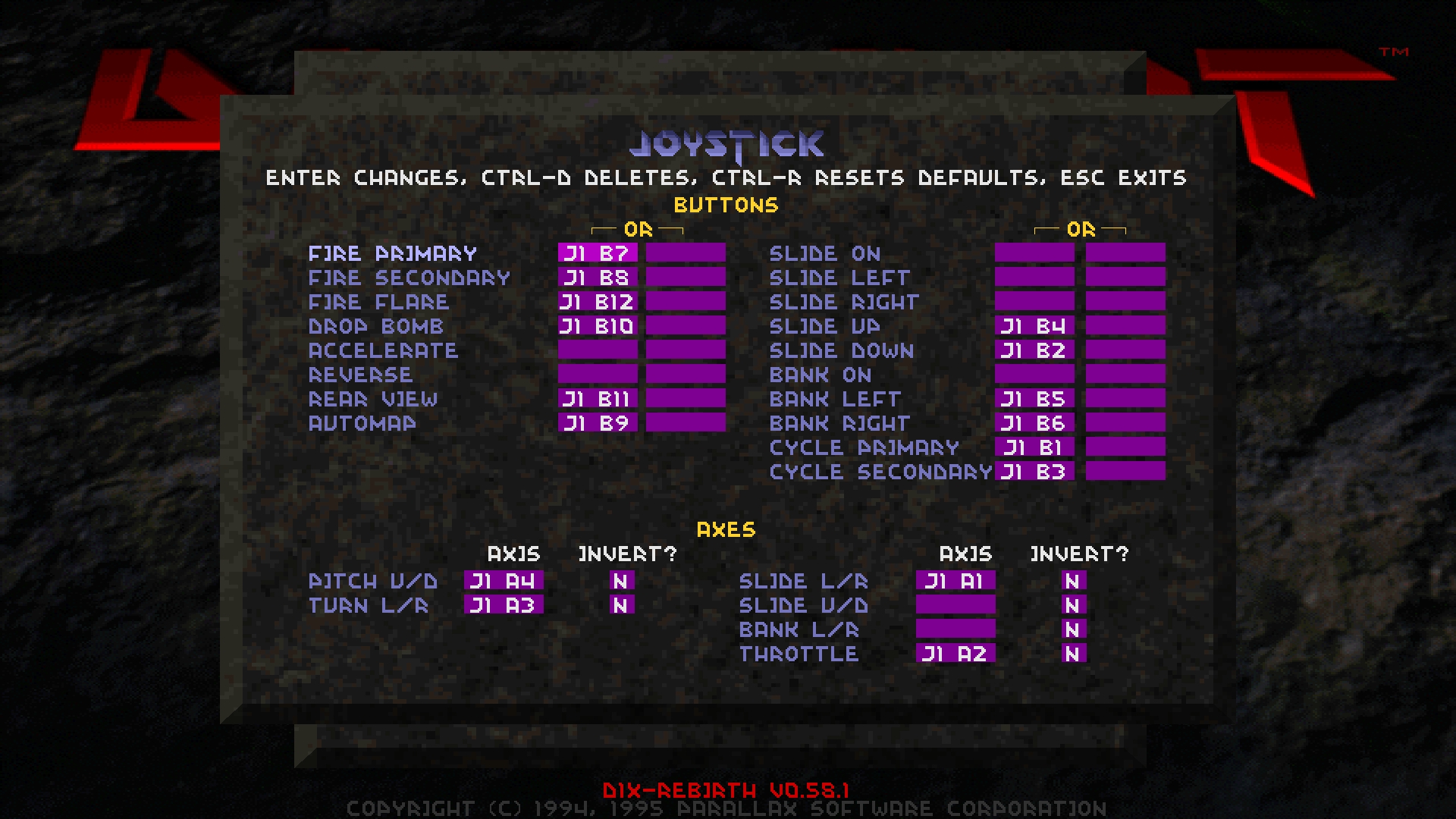Select the Fire Primary binding J1 B7

(x=599, y=254)
